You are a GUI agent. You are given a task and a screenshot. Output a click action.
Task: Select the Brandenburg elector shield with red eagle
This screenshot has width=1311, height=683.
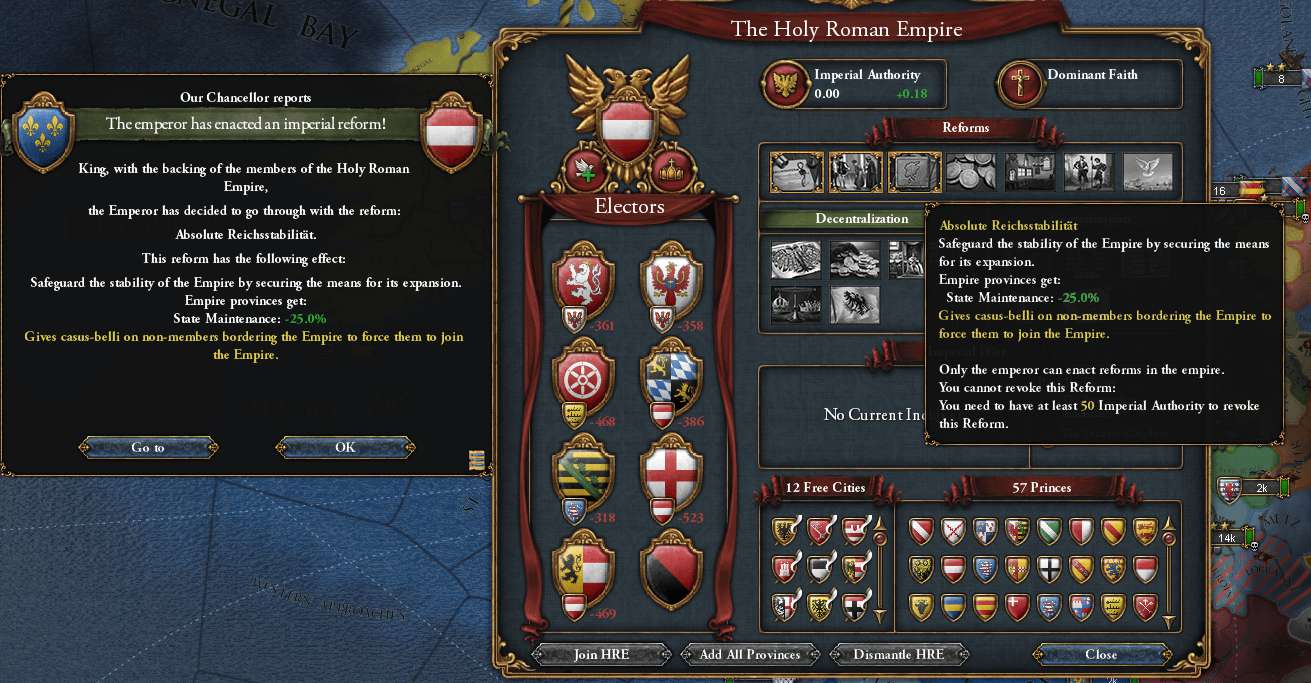pos(672,285)
